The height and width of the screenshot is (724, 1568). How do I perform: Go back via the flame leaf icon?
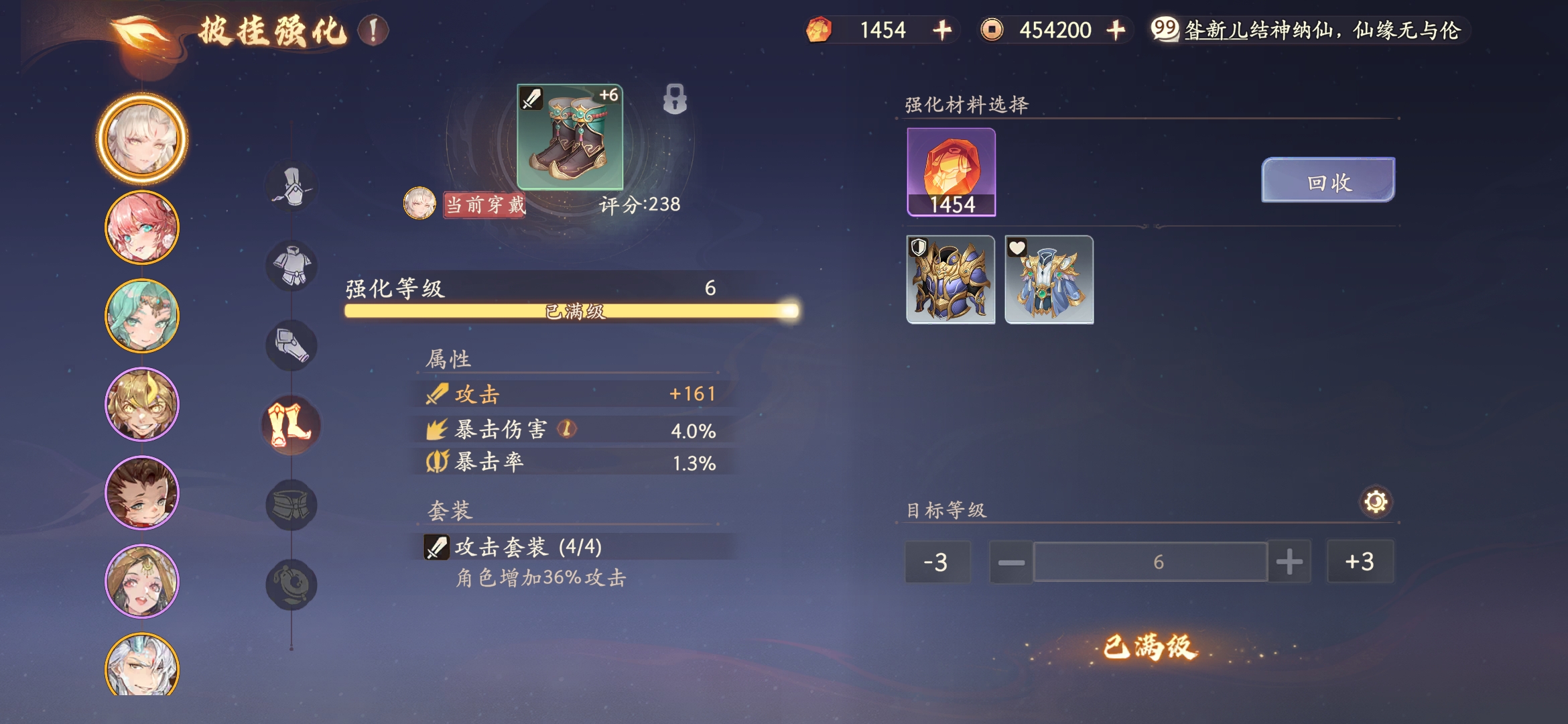point(141,32)
